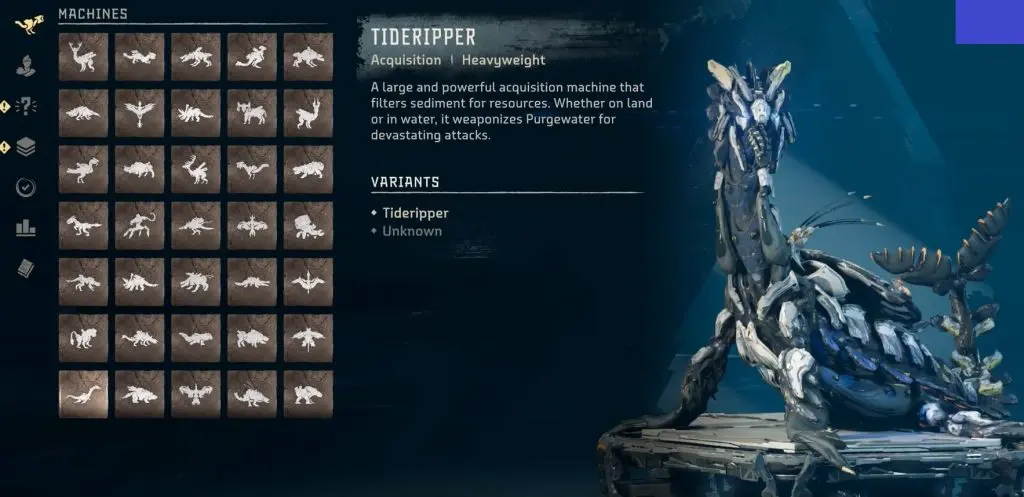This screenshot has width=1024, height=497.
Task: Open the T-rex shaped Thunderjaw machine tile
Action: [x=83, y=225]
